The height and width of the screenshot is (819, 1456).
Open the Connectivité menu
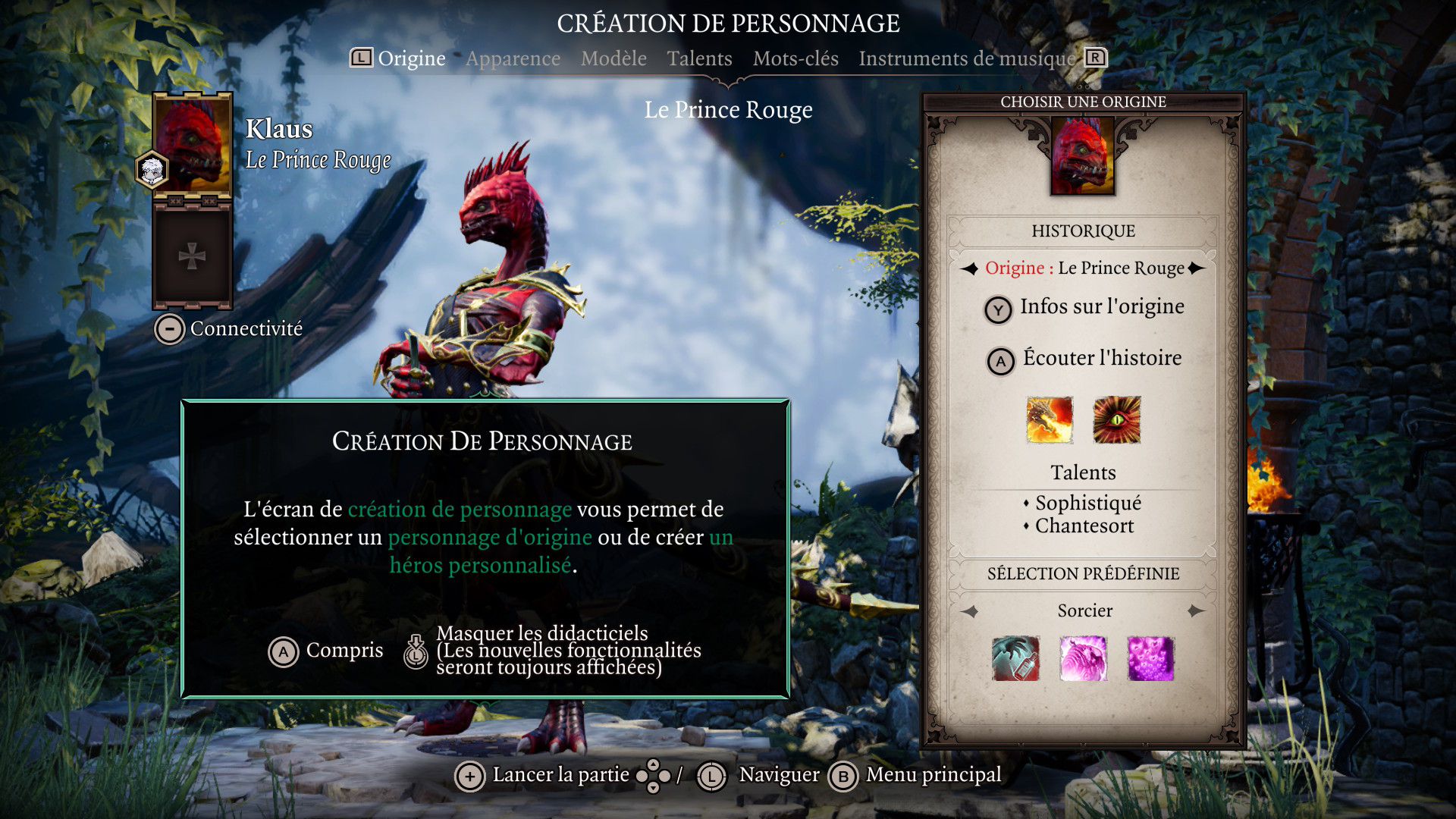229,329
